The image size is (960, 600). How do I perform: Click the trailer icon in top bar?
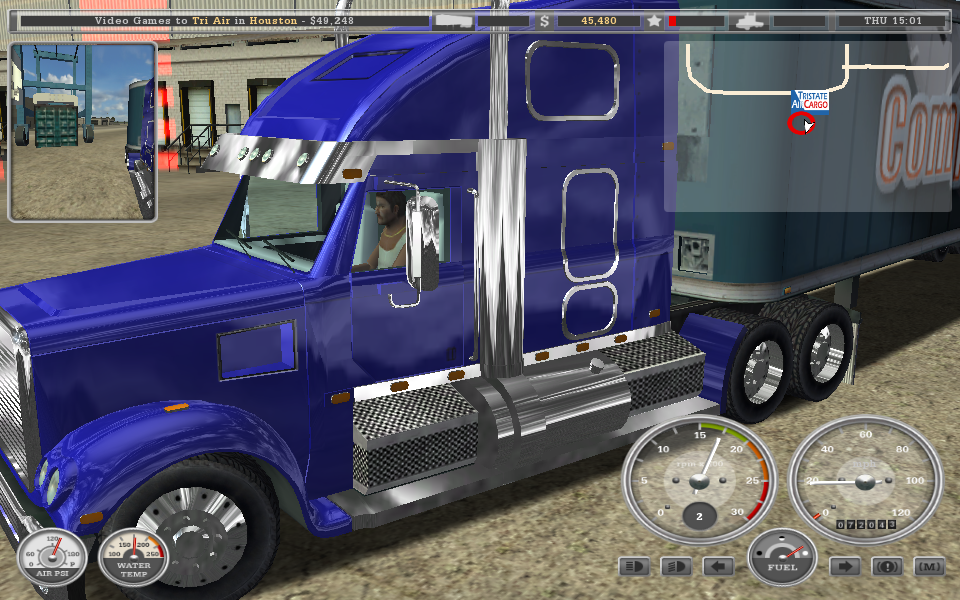click(453, 20)
